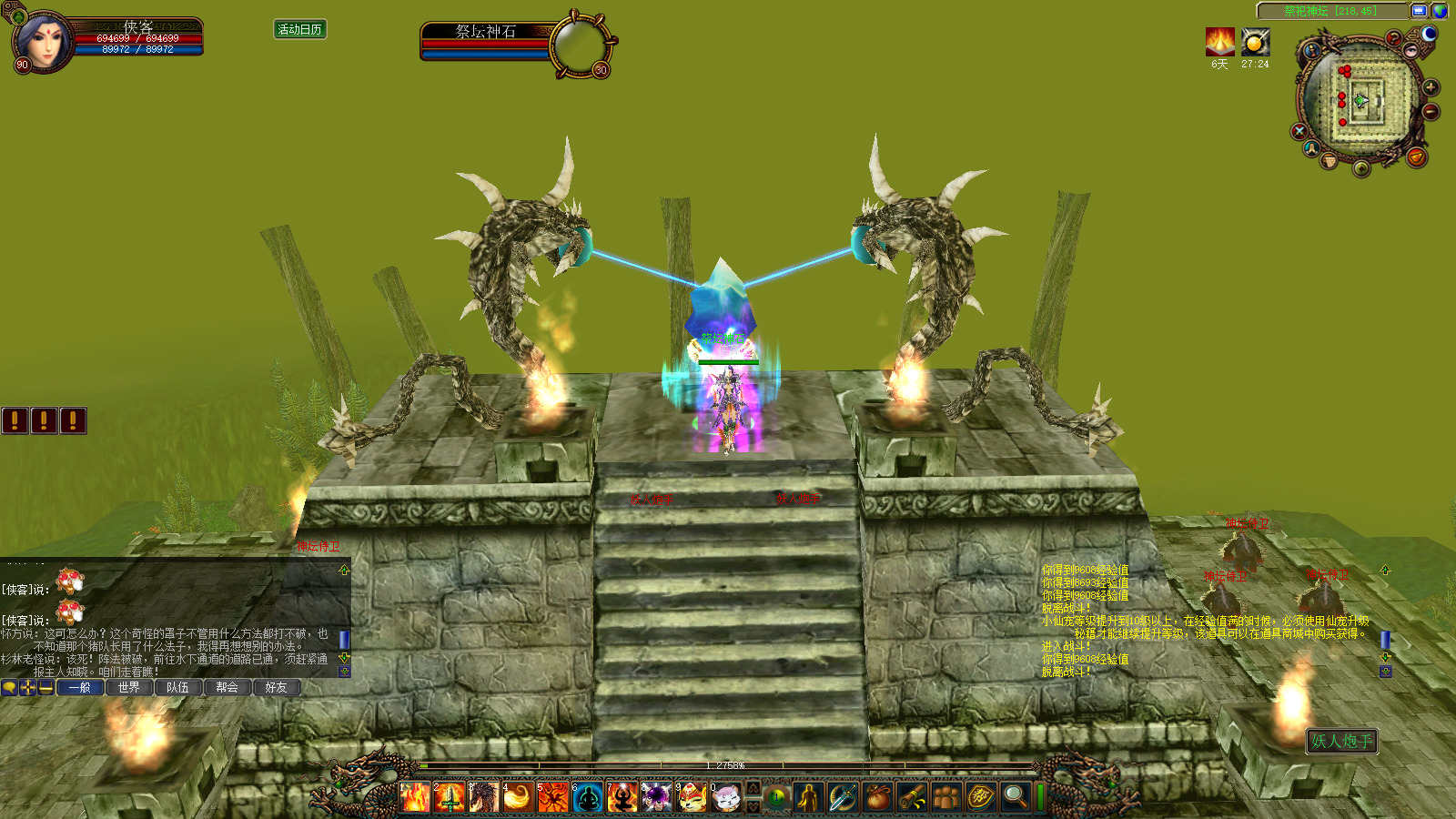Activate the flame skill in hotbar slot 1
Screen dimensions: 1456x819
click(415, 797)
